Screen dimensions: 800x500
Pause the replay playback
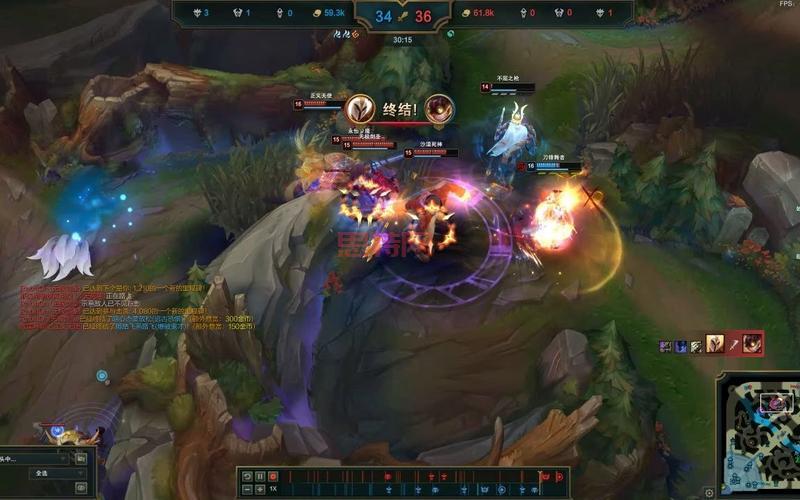[260, 476]
